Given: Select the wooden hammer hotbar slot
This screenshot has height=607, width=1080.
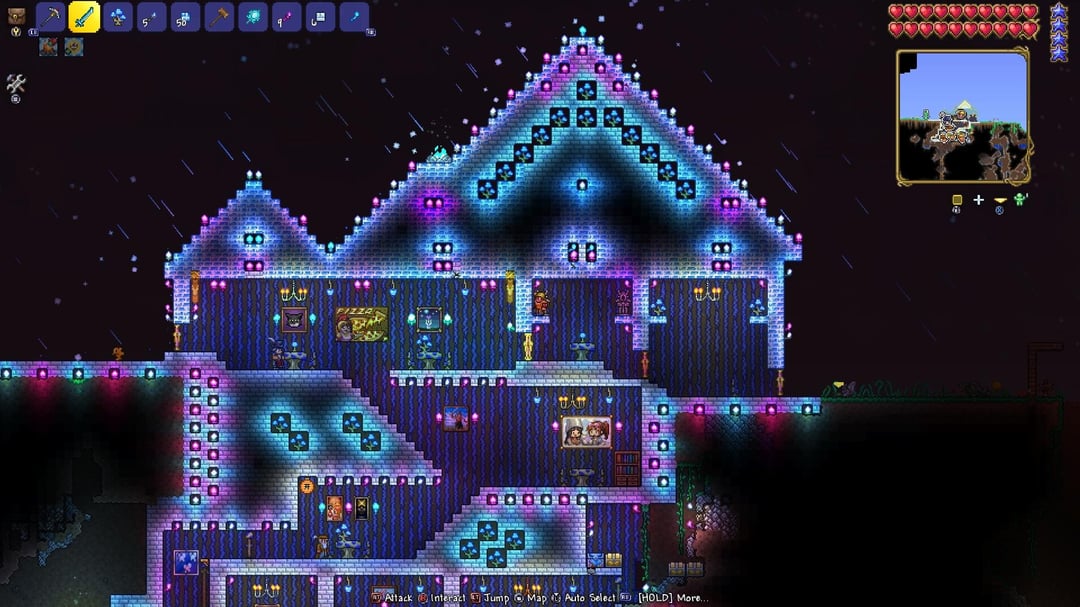Looking at the screenshot, I should [x=219, y=17].
